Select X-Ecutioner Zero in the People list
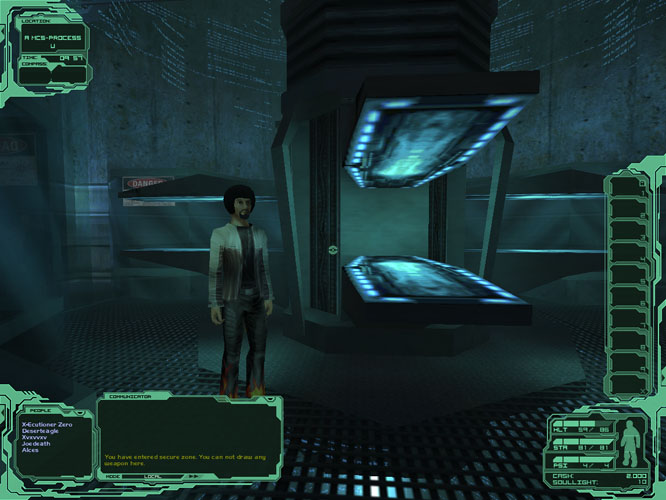666x500 pixels. 46,424
